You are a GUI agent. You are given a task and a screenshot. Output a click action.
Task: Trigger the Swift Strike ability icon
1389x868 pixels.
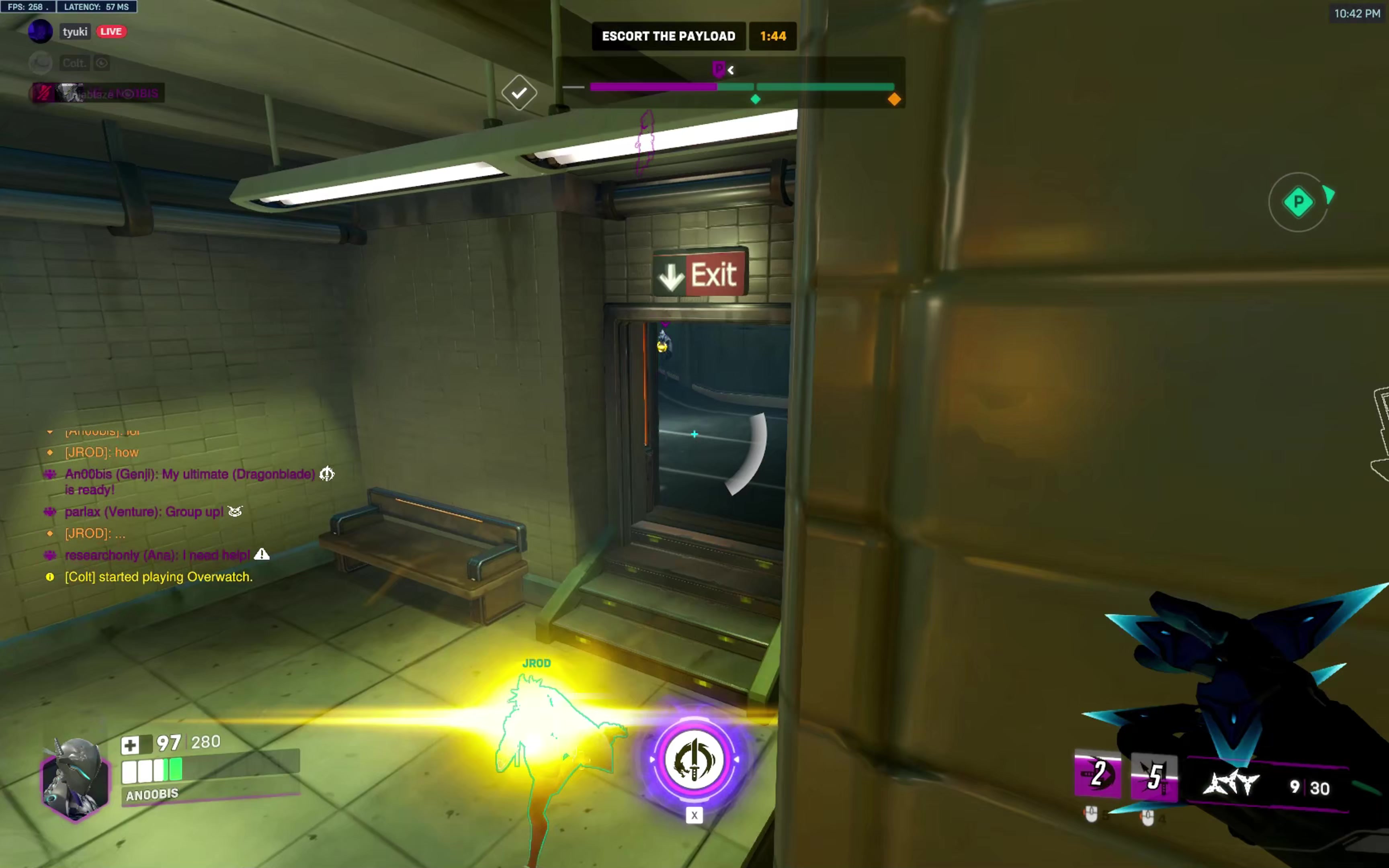pyautogui.click(x=1098, y=775)
